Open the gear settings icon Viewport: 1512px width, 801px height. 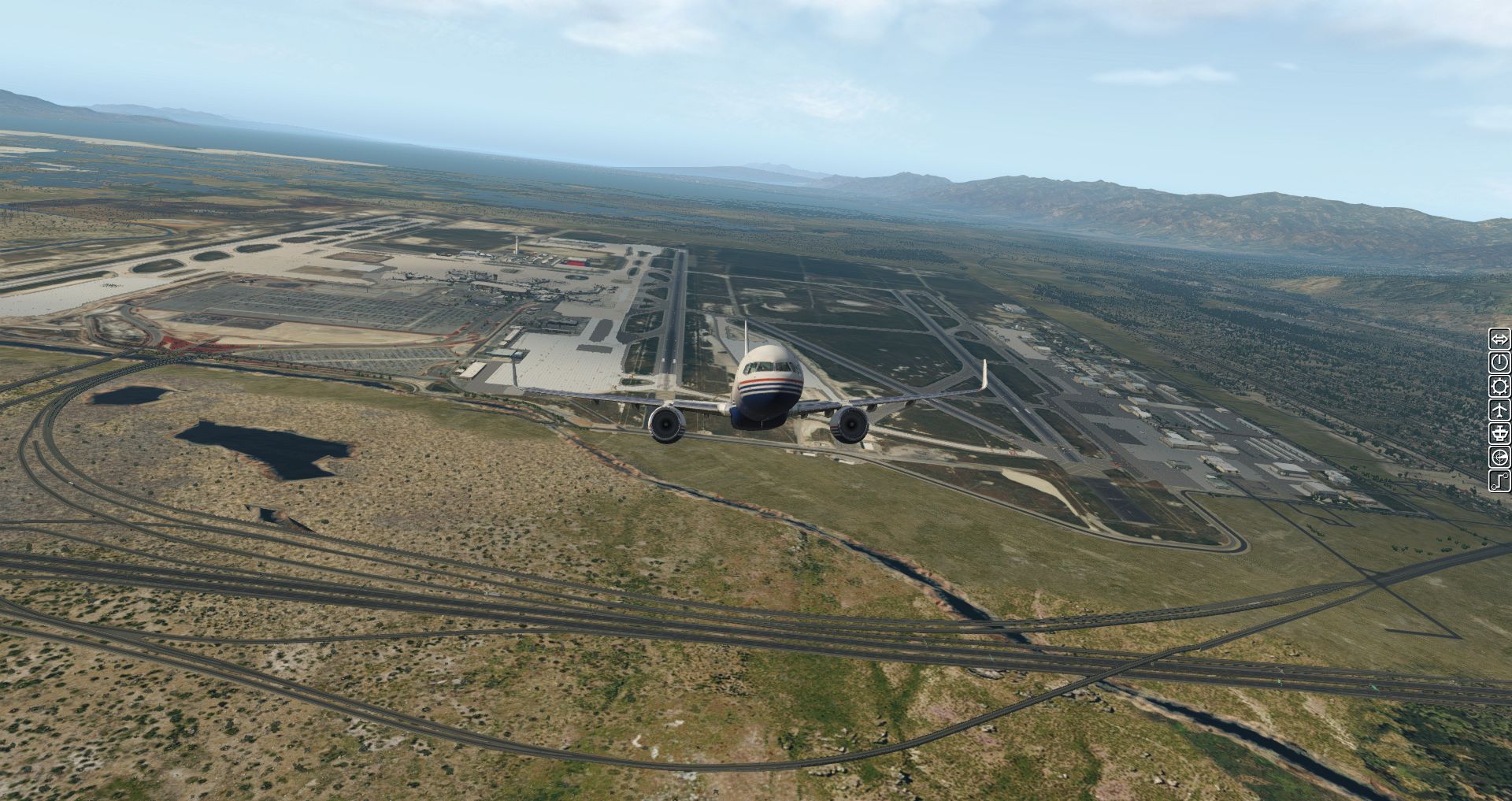[1499, 387]
